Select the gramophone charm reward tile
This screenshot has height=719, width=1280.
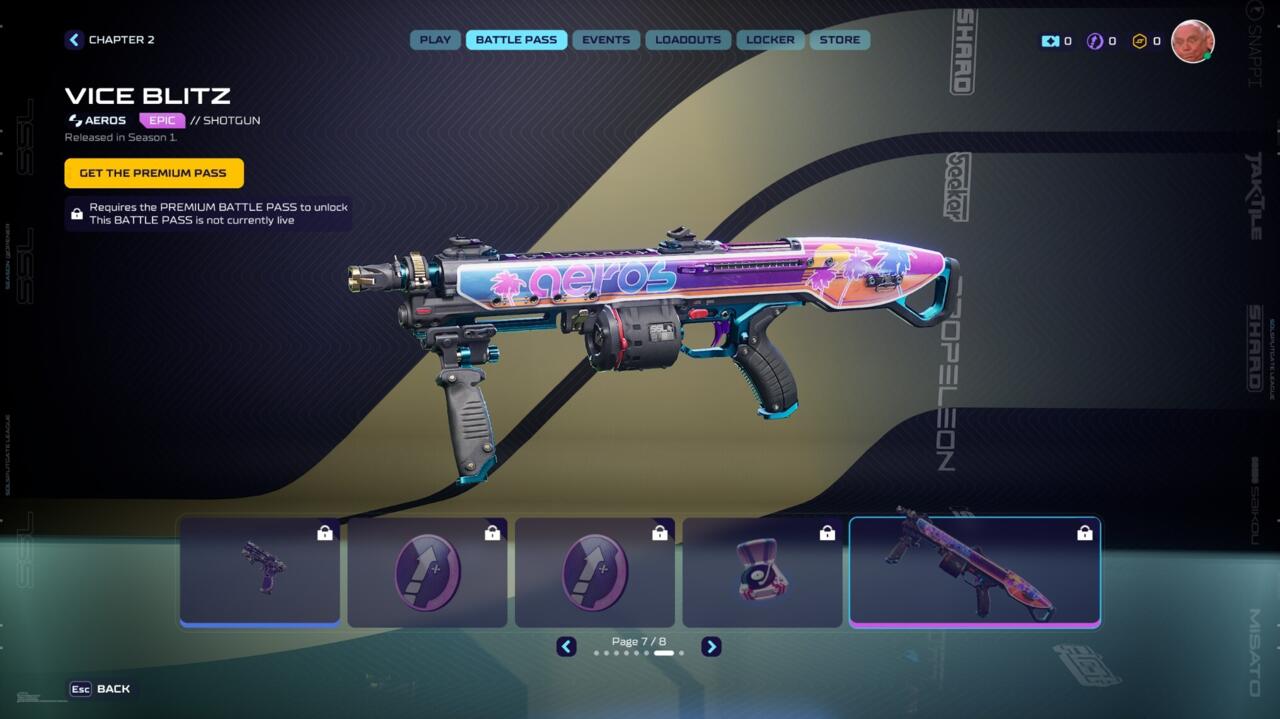point(762,572)
